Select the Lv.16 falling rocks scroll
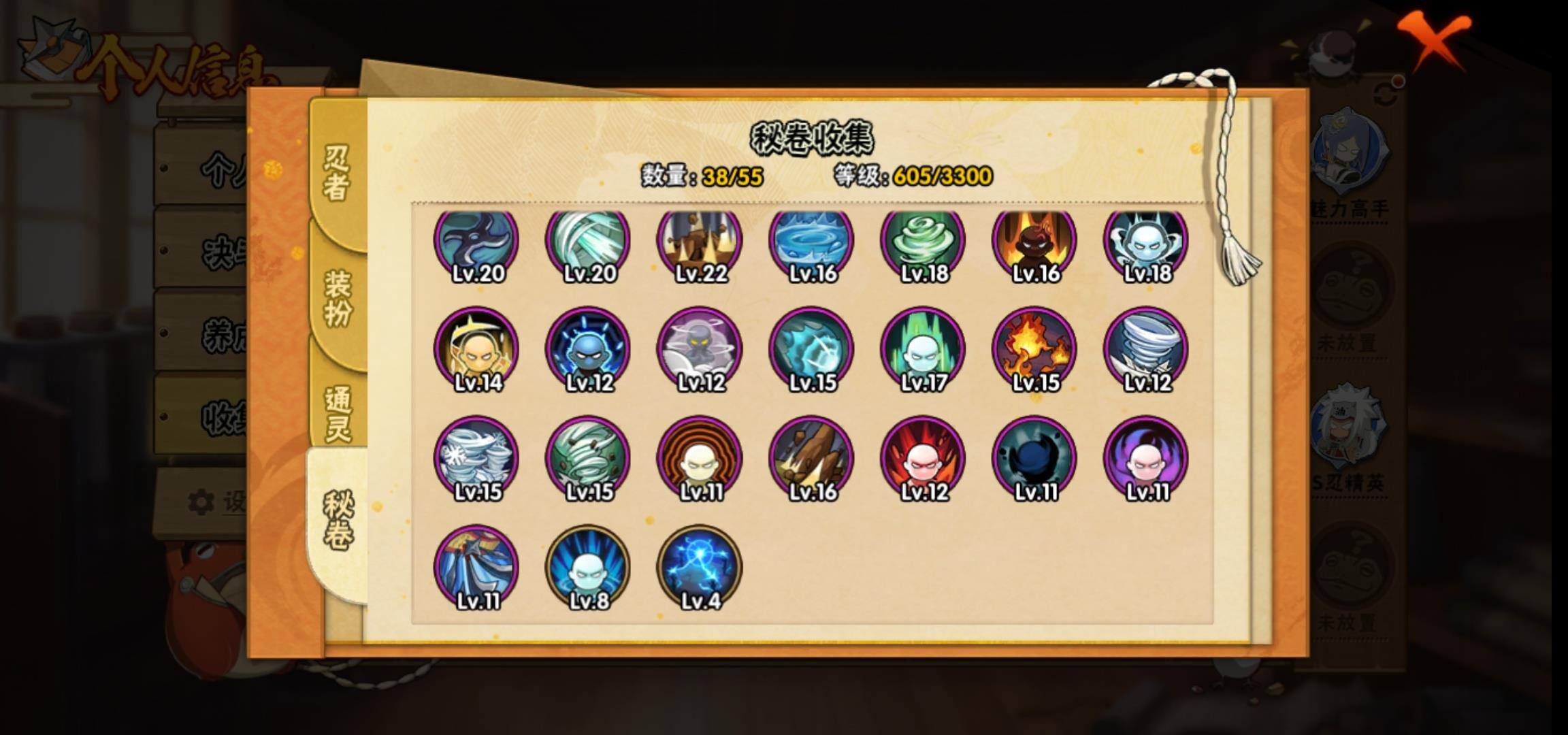Screen dimensions: 1568x735 811,458
